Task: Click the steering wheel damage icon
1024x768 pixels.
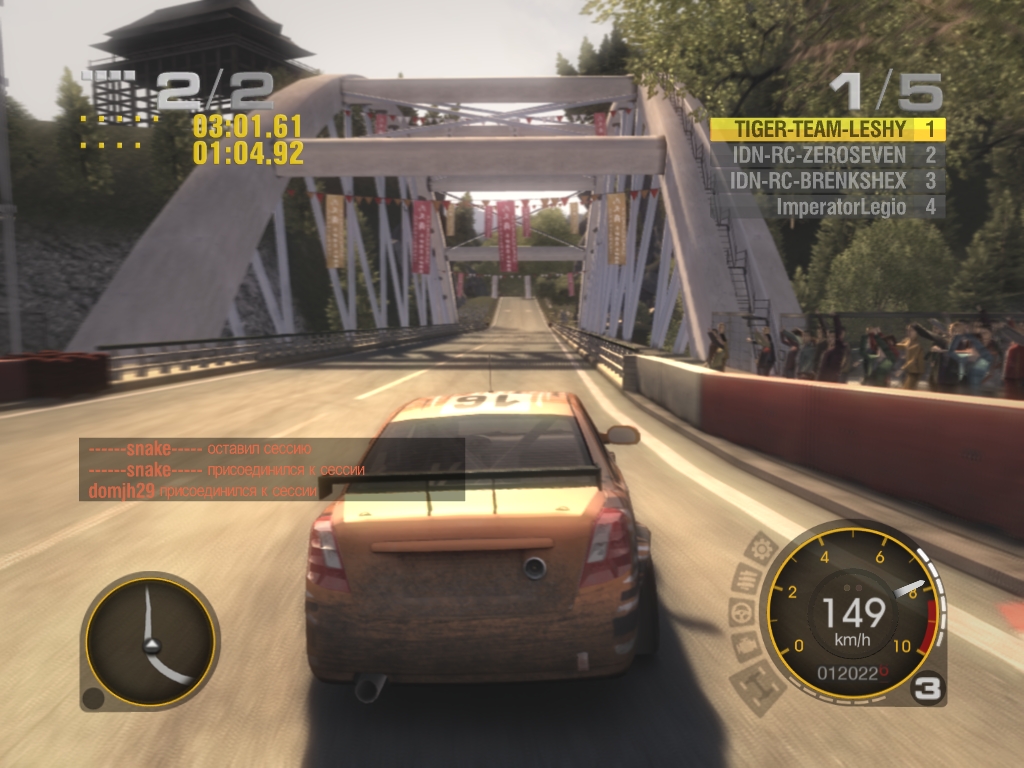Action: pos(743,613)
